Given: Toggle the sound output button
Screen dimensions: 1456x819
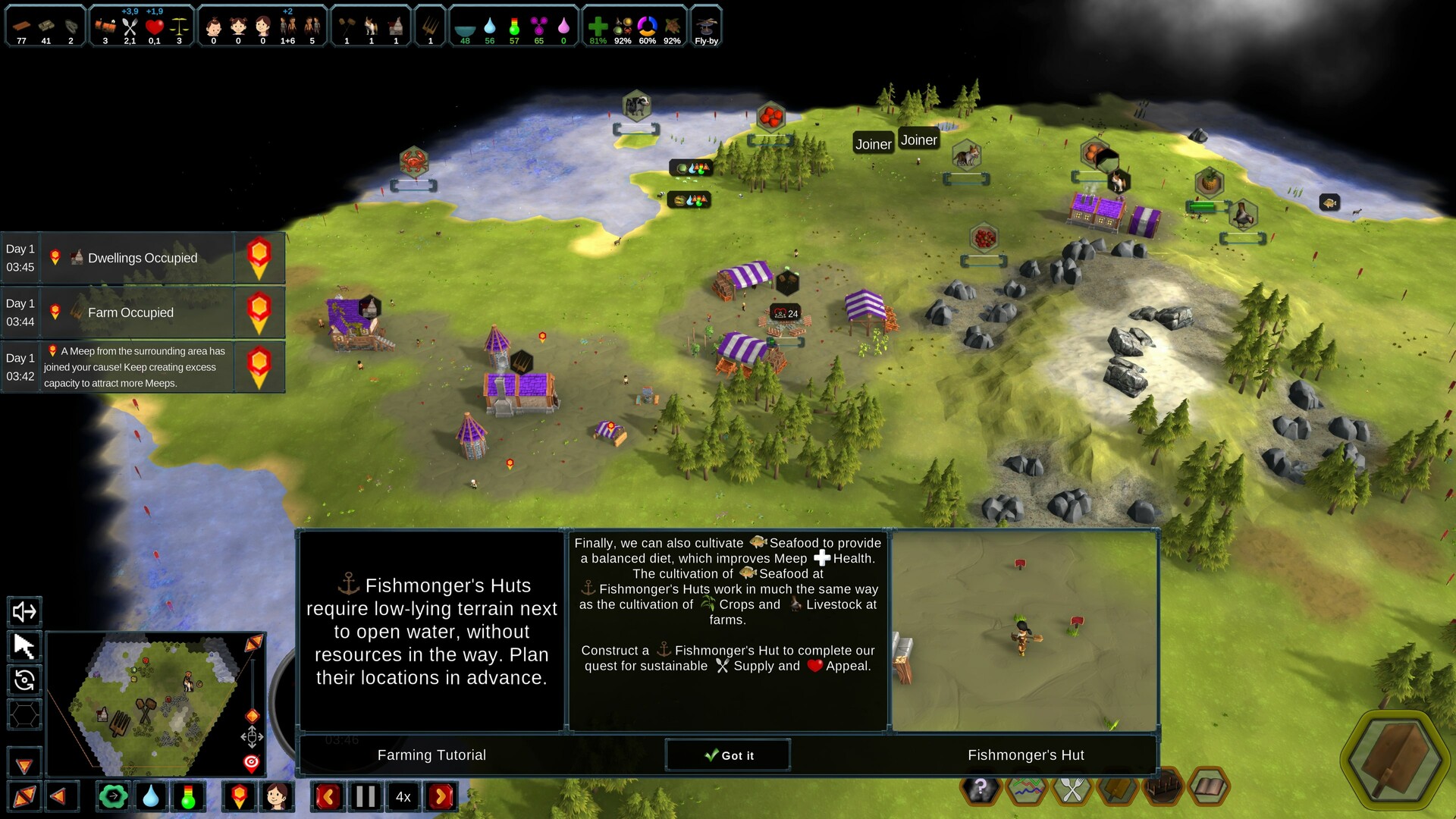Looking at the screenshot, I should coord(24,611).
